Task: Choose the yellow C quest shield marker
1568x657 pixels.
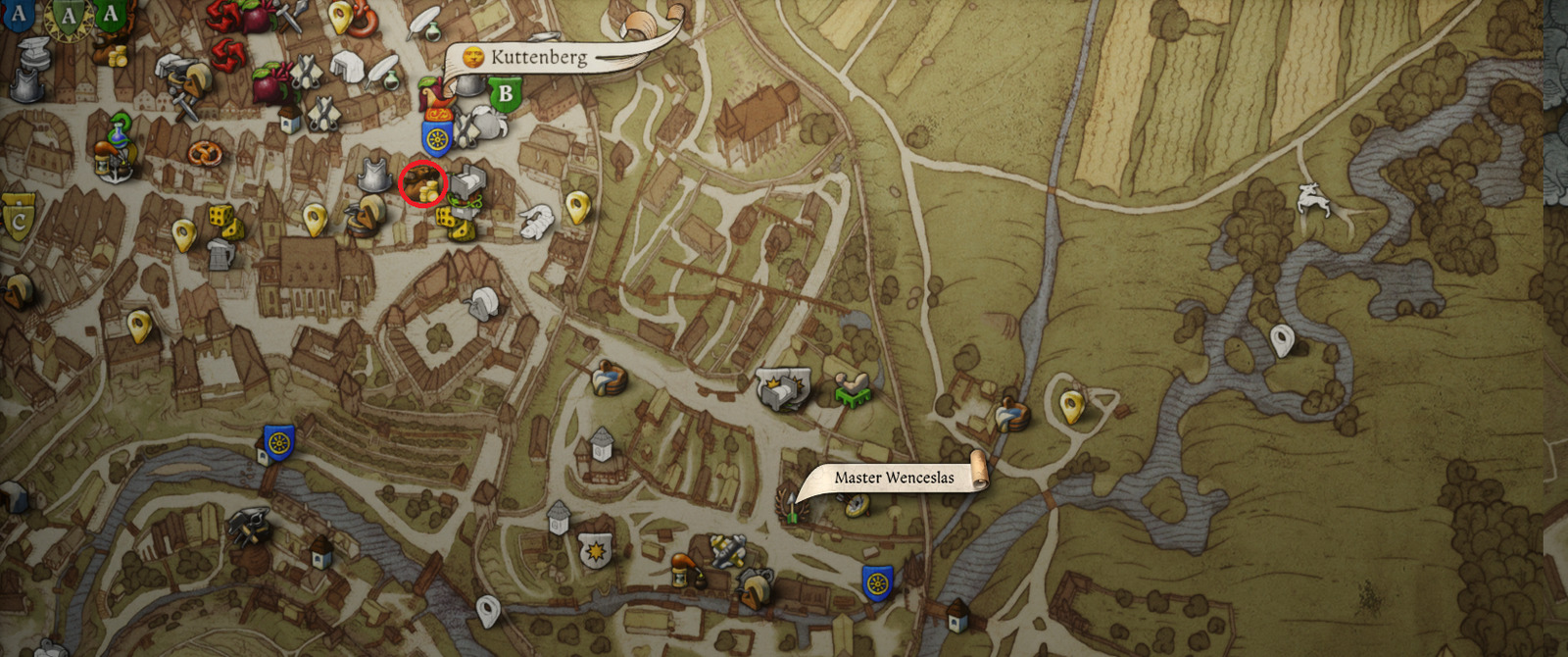Action: click(x=18, y=218)
